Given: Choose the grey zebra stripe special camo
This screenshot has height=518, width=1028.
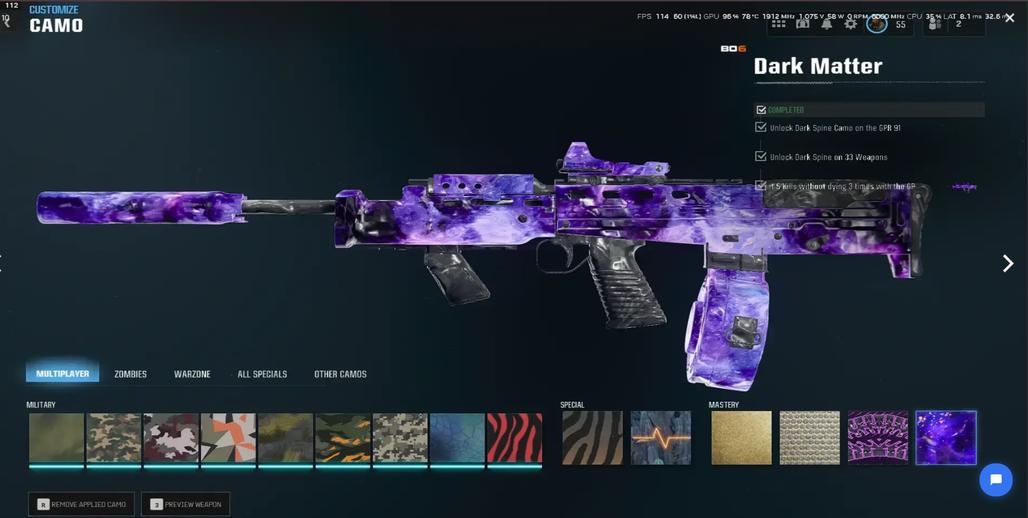Looking at the screenshot, I should point(592,438).
